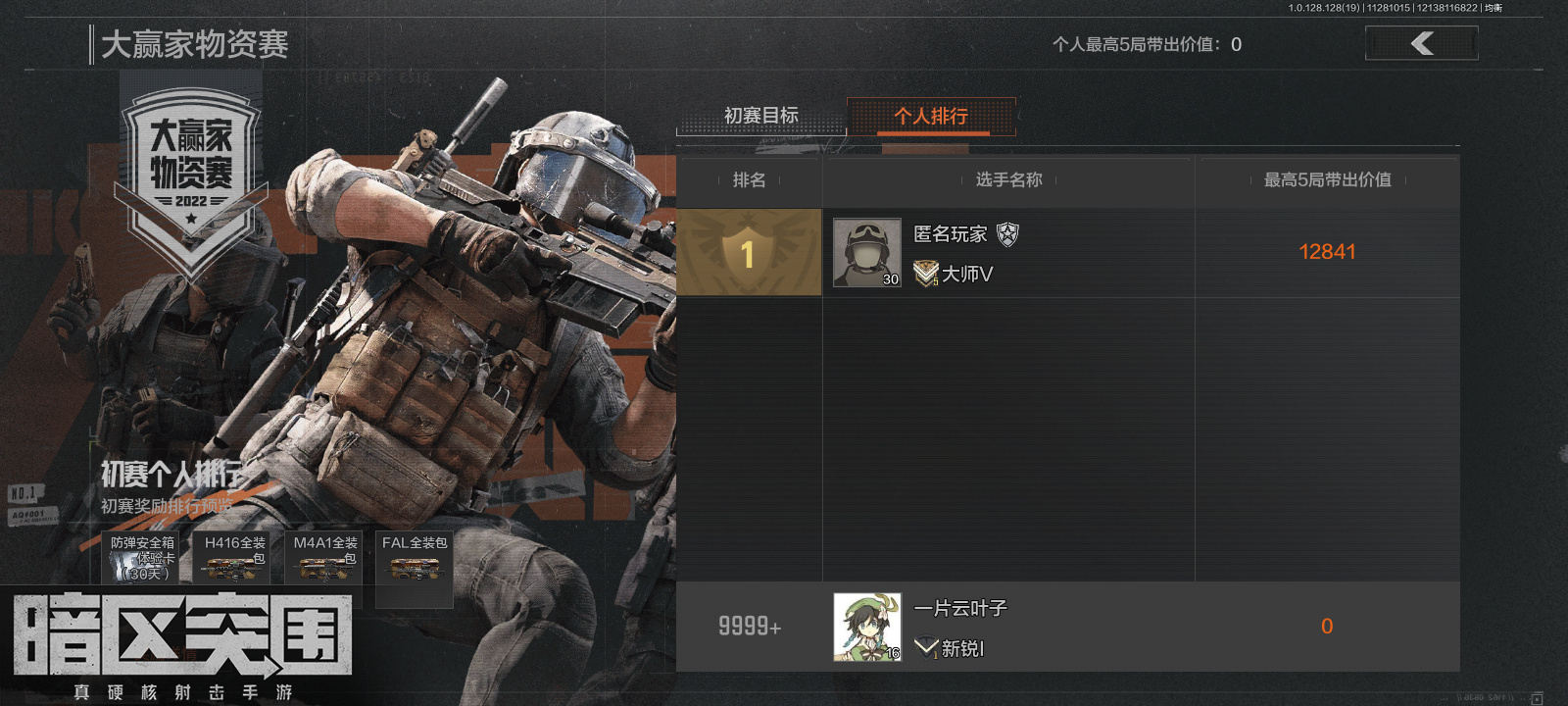This screenshot has height=706, width=1568.
Task: Click the 大师V rank insignia icon
Action: point(925,275)
